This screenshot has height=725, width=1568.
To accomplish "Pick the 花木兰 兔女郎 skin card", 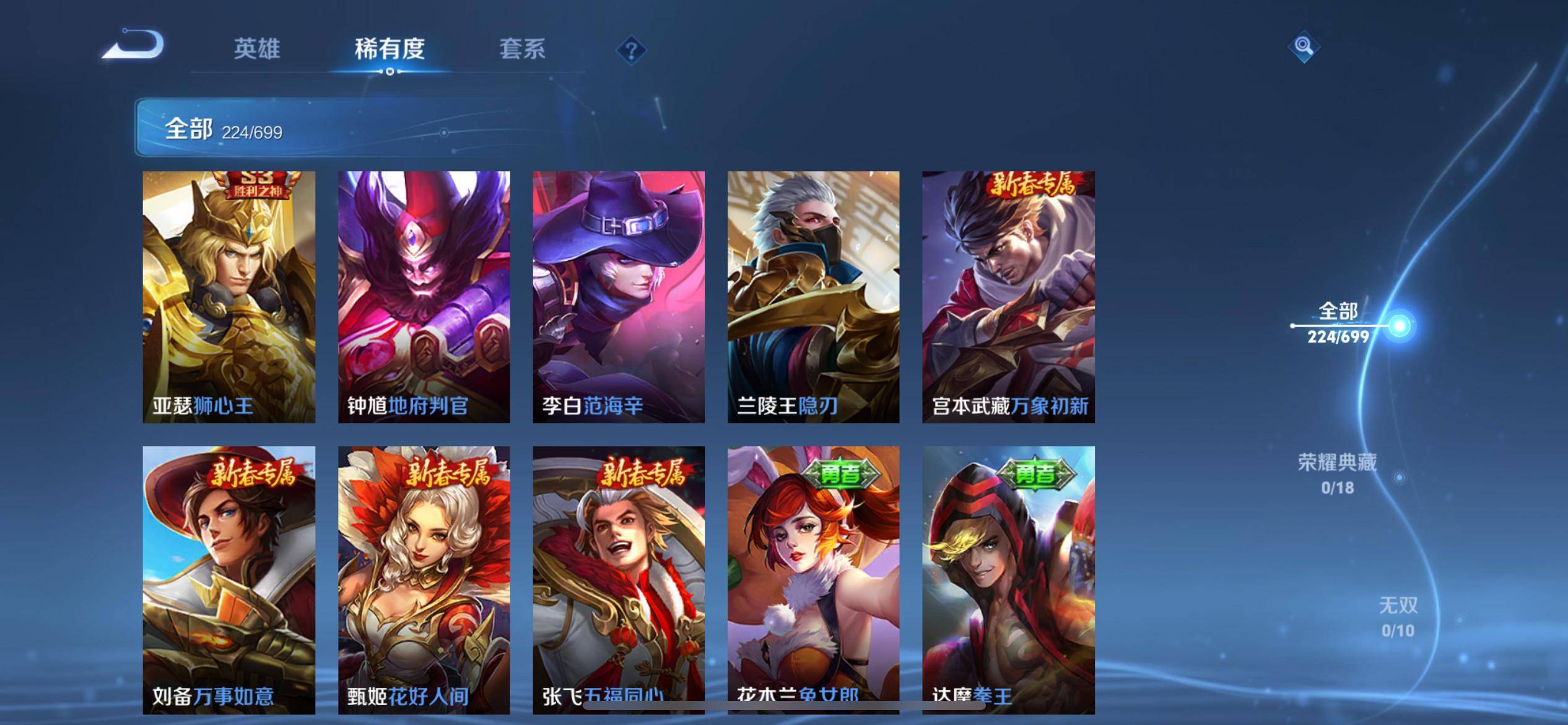I will point(813,579).
